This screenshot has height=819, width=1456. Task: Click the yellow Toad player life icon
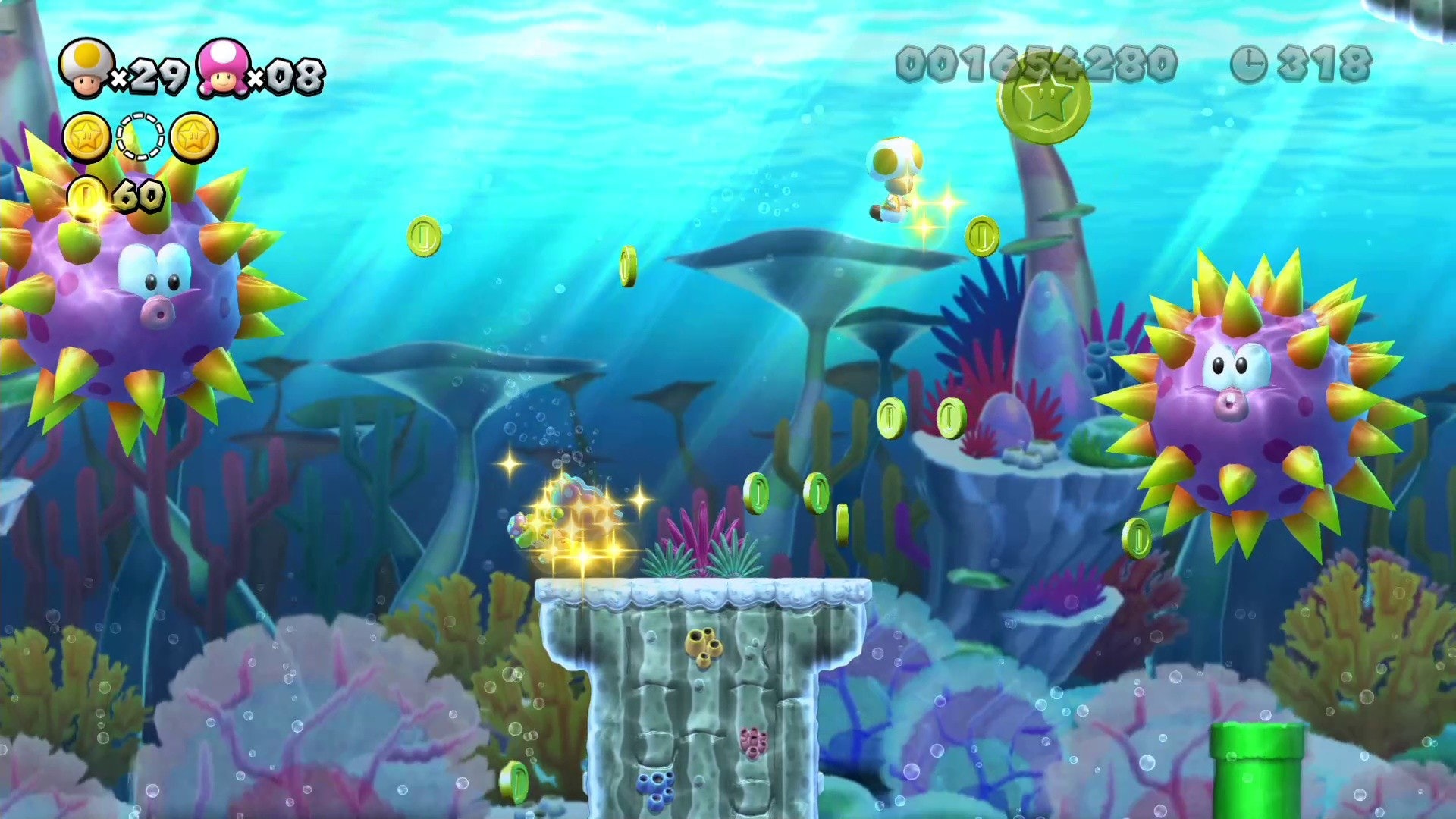(86, 65)
